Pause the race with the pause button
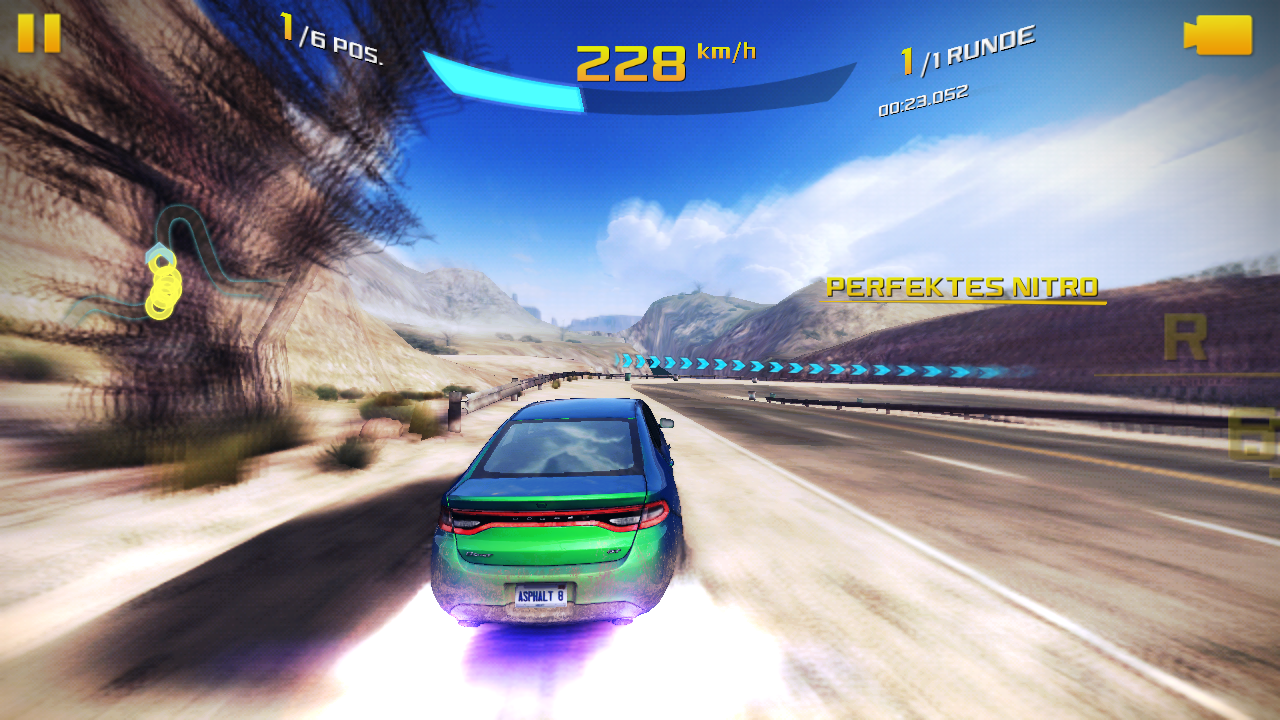The width and height of the screenshot is (1280, 720). [x=39, y=33]
